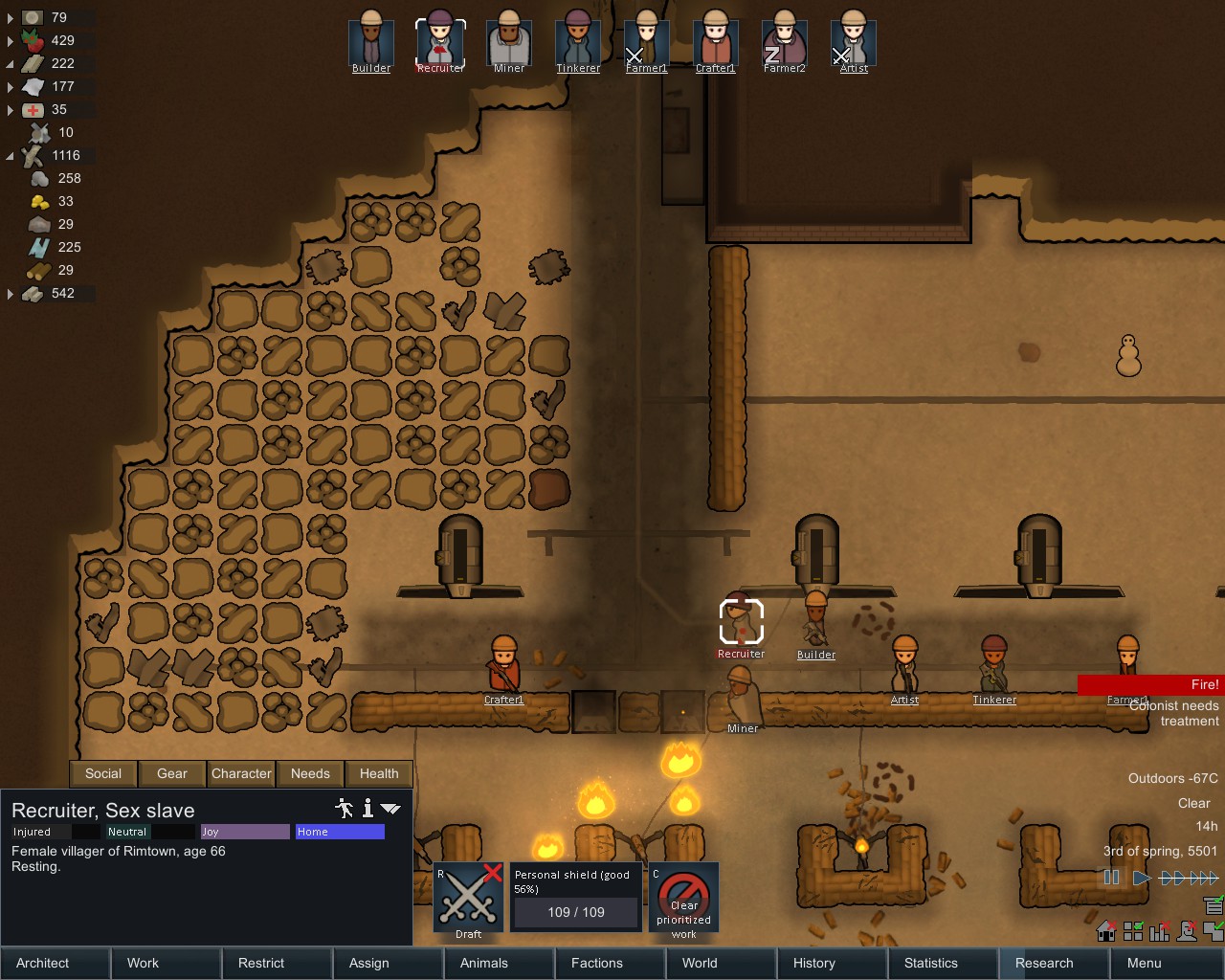This screenshot has height=980, width=1225.
Task: Open the Architect menu
Action: tap(56, 963)
